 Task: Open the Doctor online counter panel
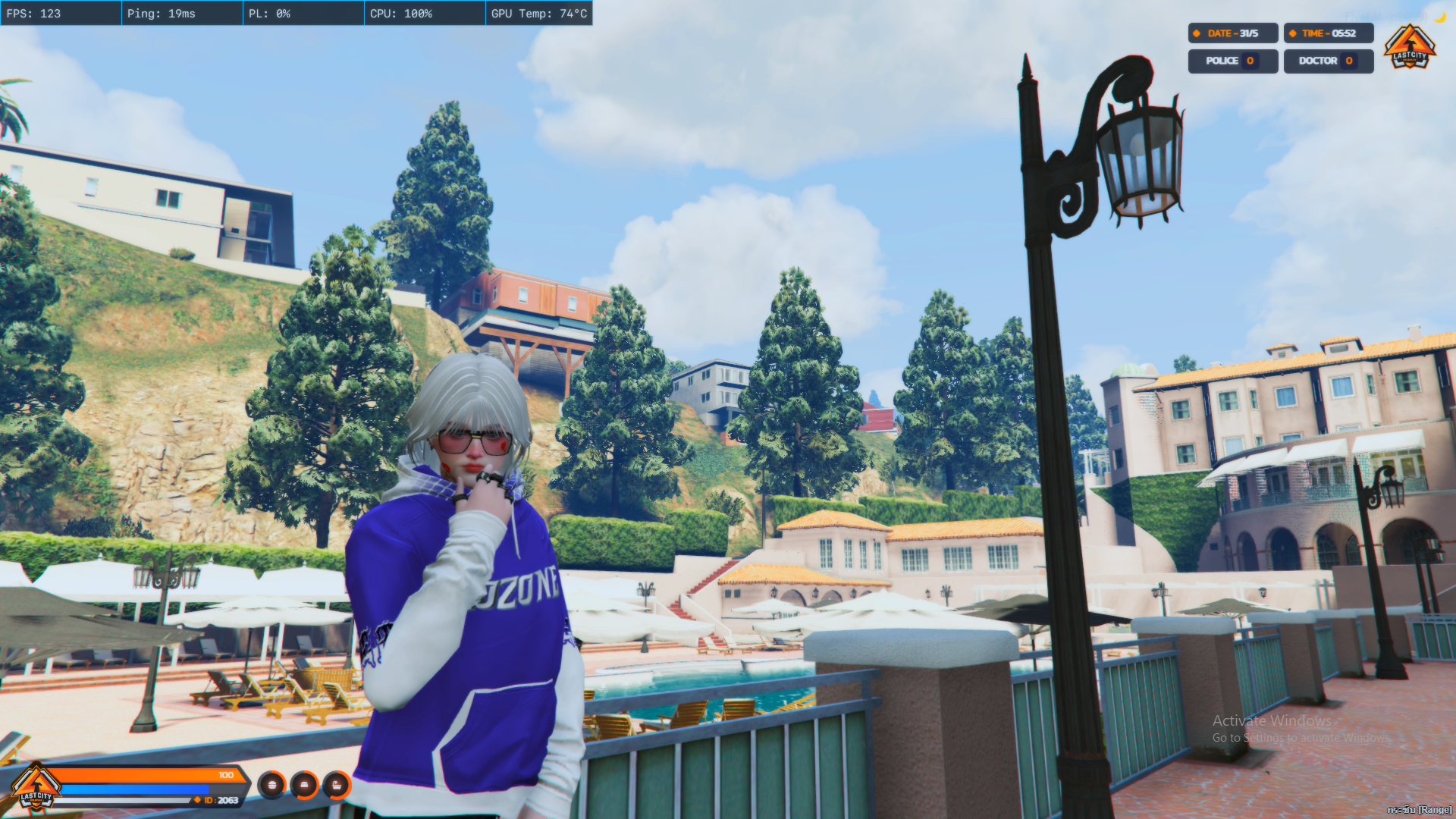1328,61
